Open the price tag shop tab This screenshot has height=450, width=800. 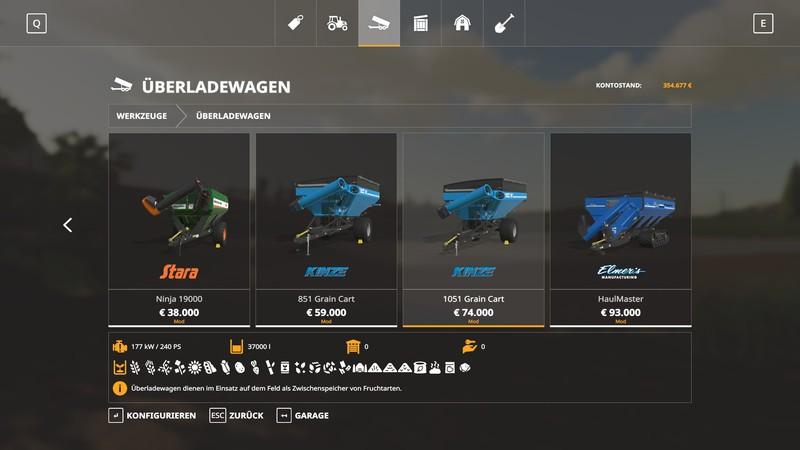pyautogui.click(x=295, y=23)
